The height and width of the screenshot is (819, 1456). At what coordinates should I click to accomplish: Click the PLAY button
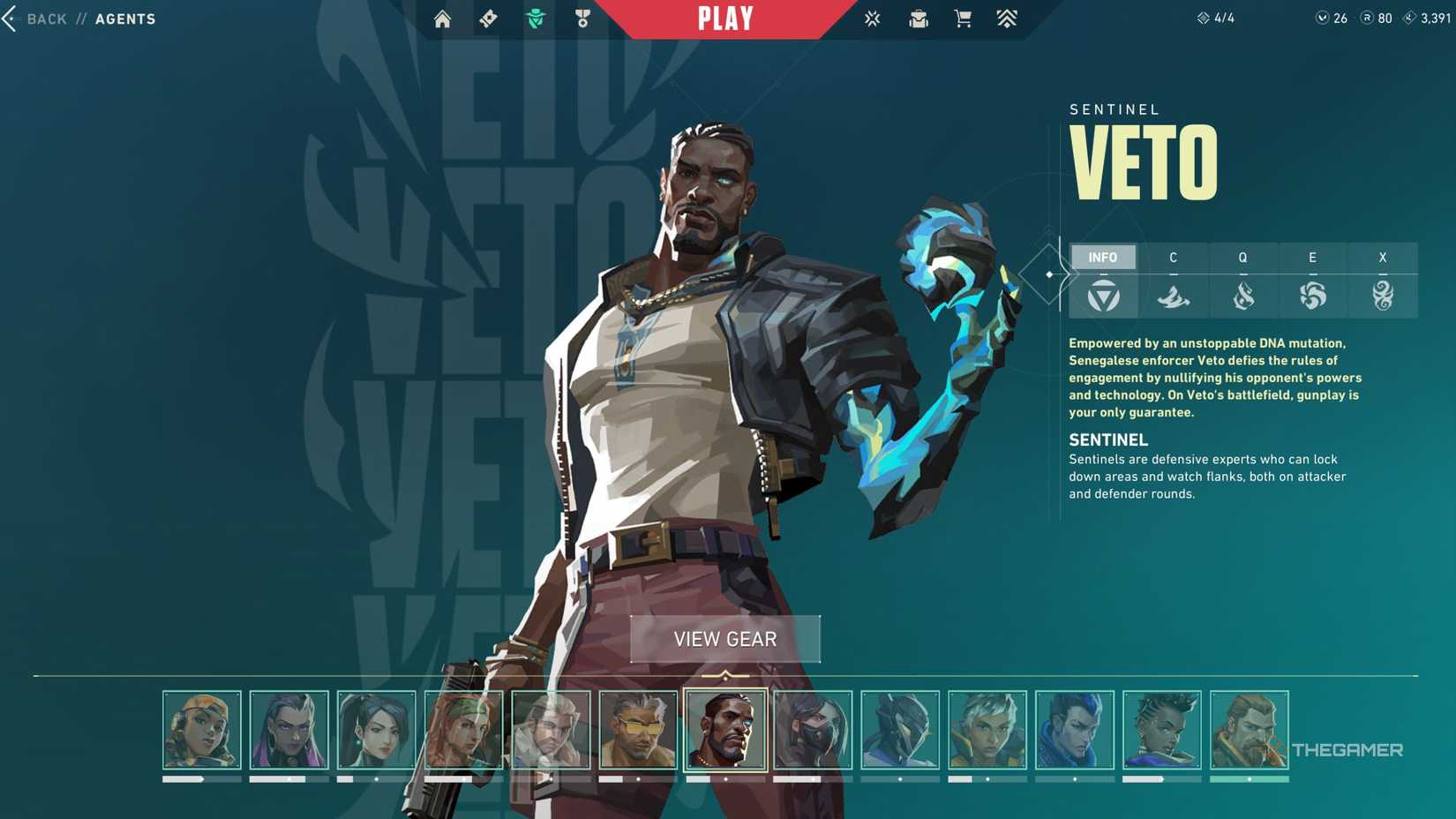click(724, 19)
